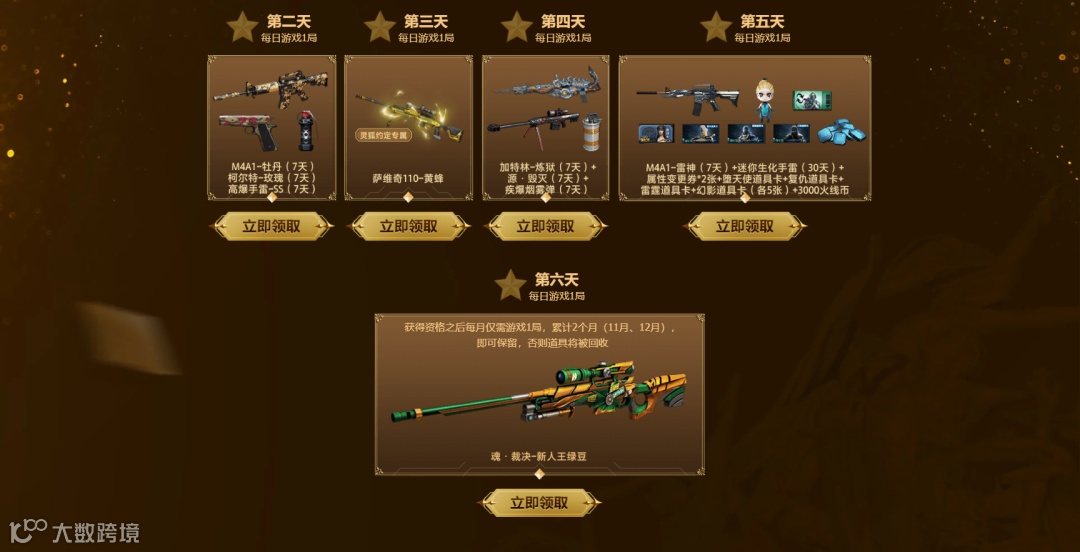1080x552 pixels.
Task: Select the M4A1-雷神 reward card
Action: point(745,127)
